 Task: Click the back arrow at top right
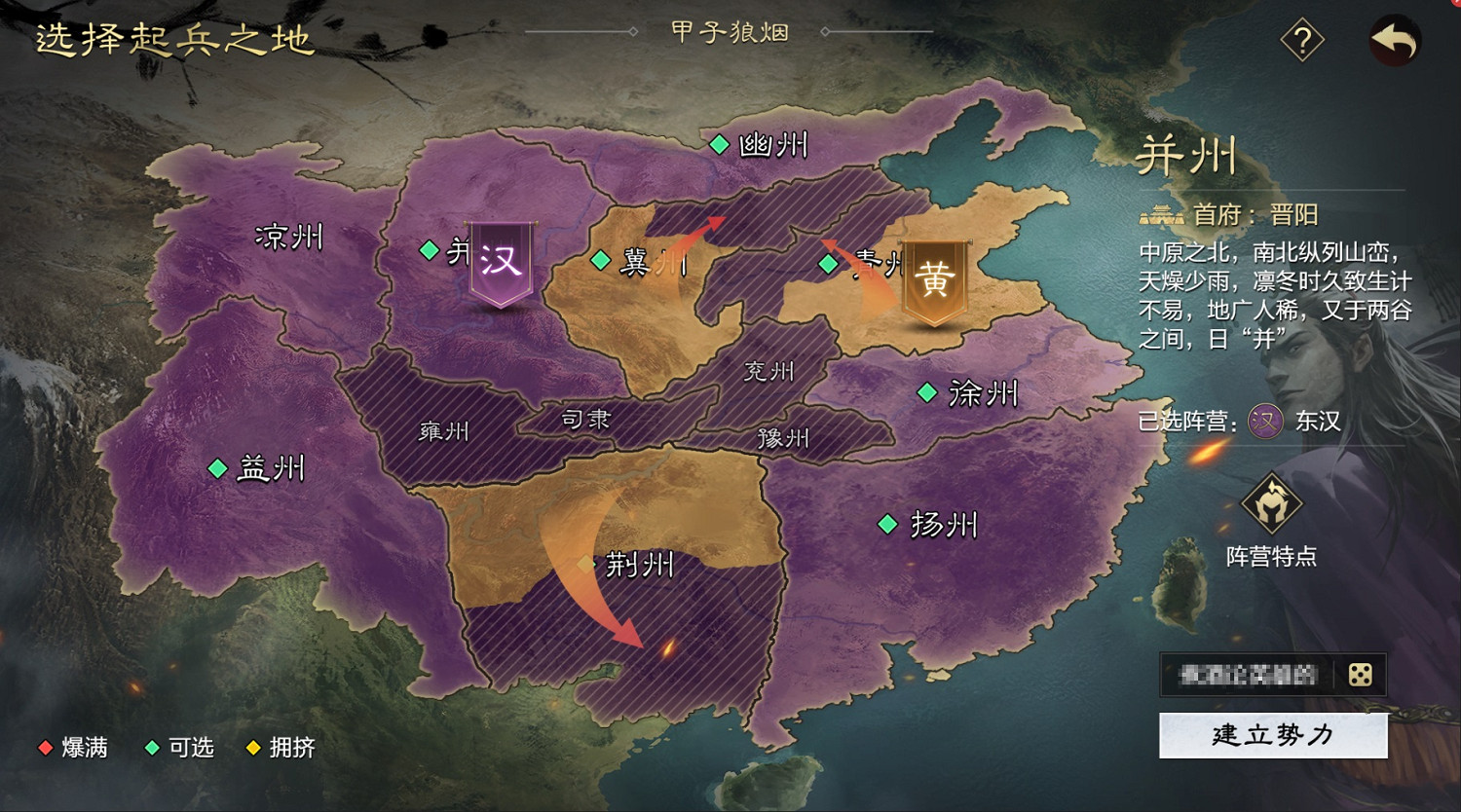click(x=1395, y=40)
